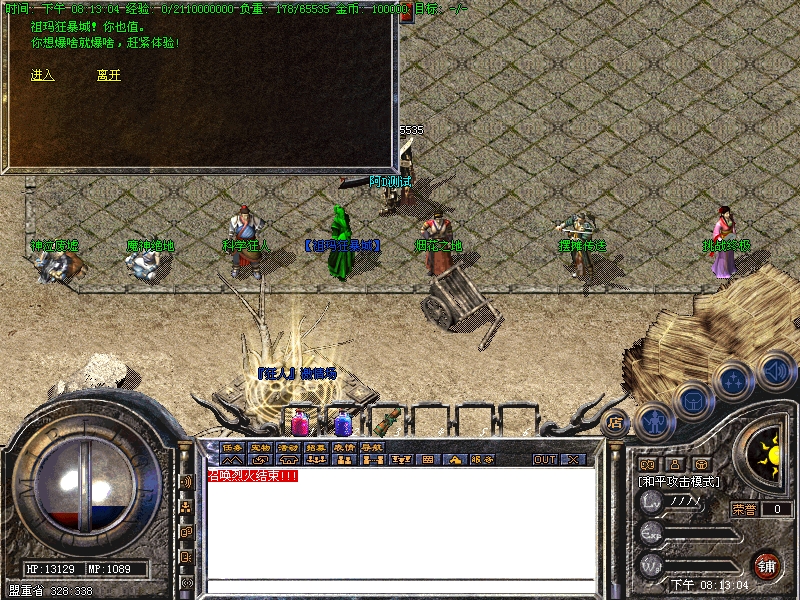This screenshot has width=800, height=600.
Task: Switch the 和平攻击模式 attack mode label
Action: tap(679, 481)
